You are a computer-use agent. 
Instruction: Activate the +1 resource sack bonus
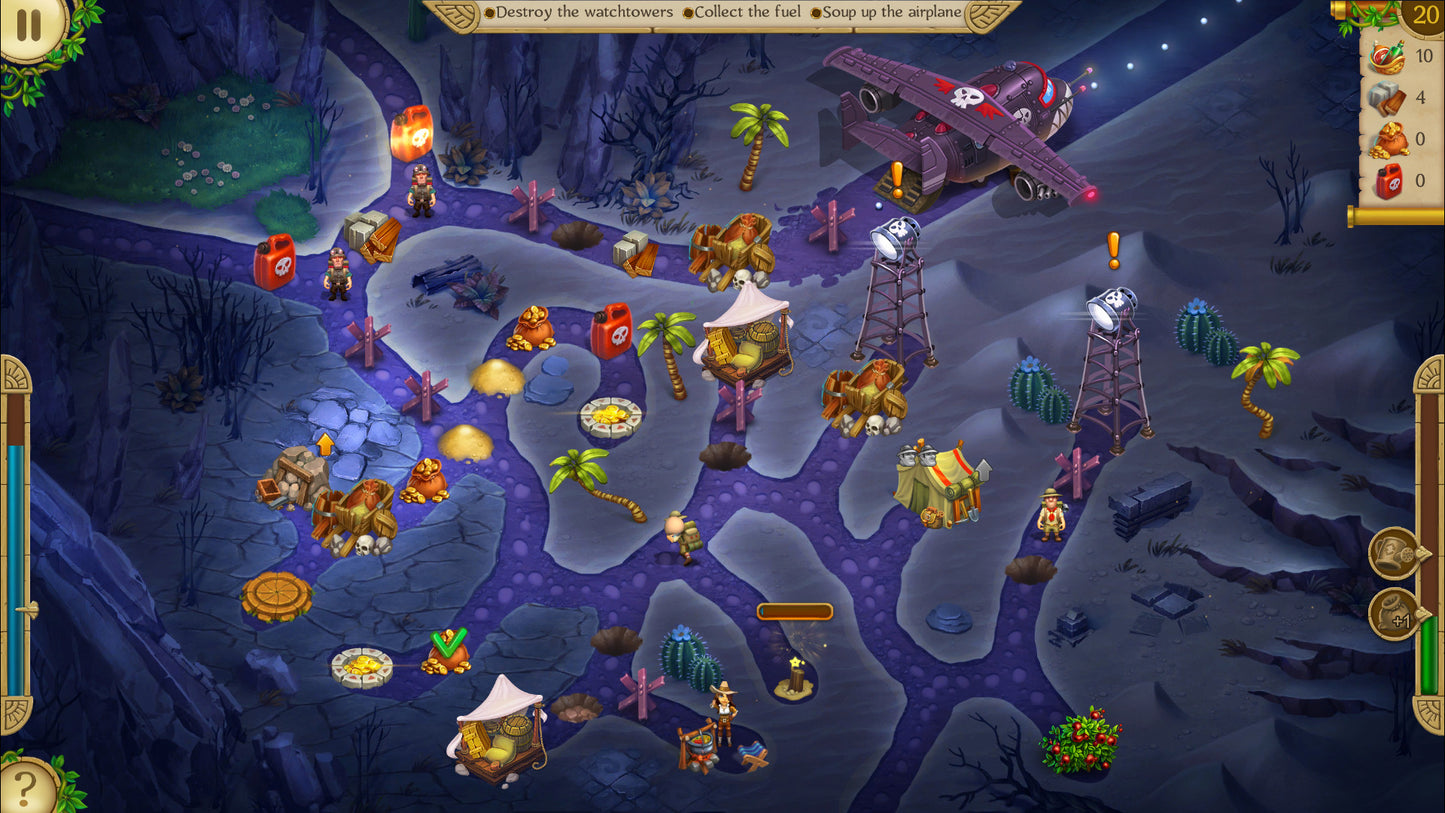1395,613
